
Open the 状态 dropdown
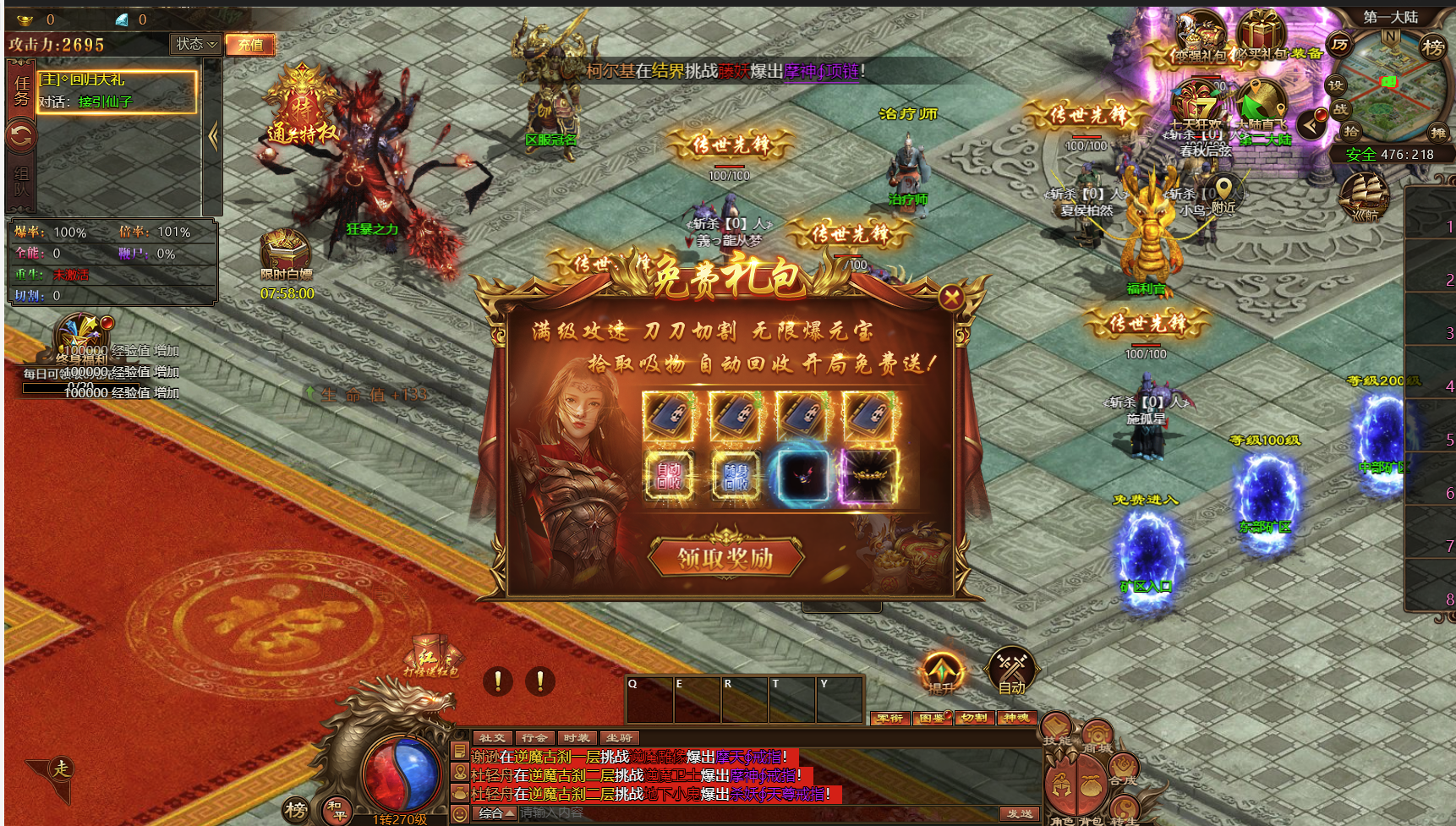click(x=196, y=44)
